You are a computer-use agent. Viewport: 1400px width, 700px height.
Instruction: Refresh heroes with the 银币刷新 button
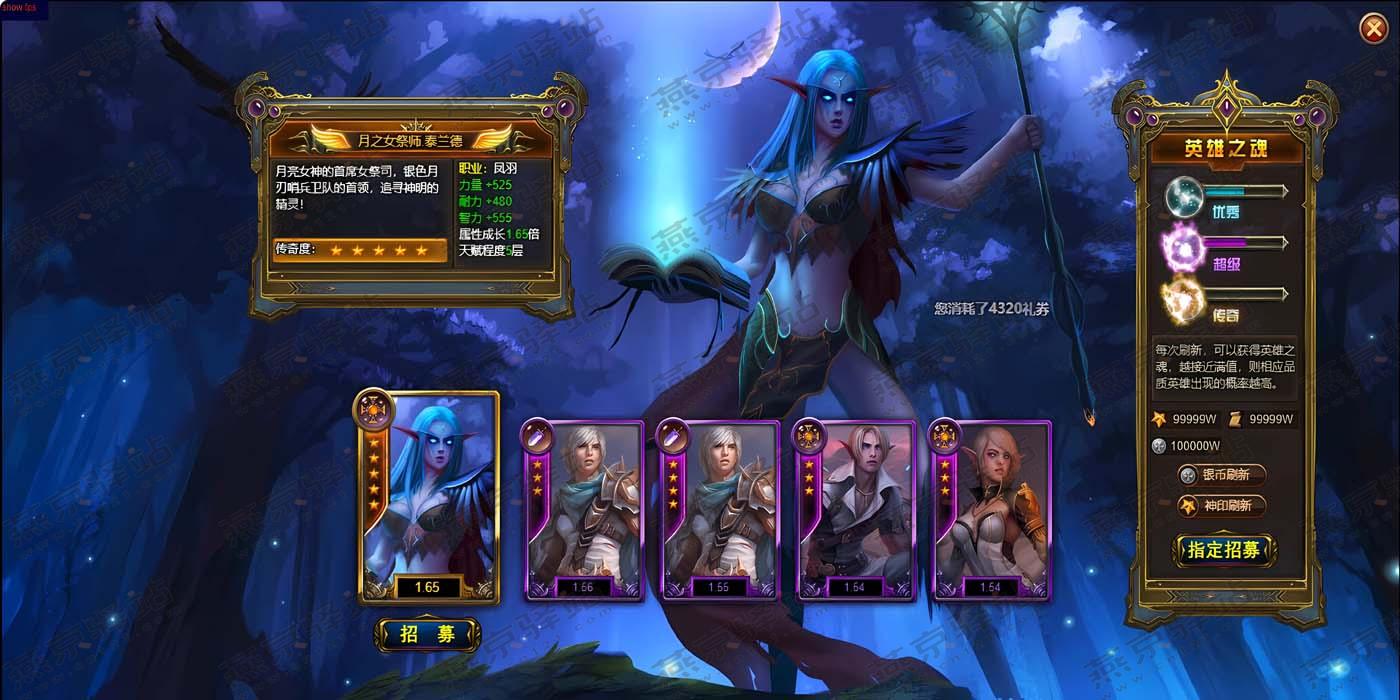(x=1221, y=475)
